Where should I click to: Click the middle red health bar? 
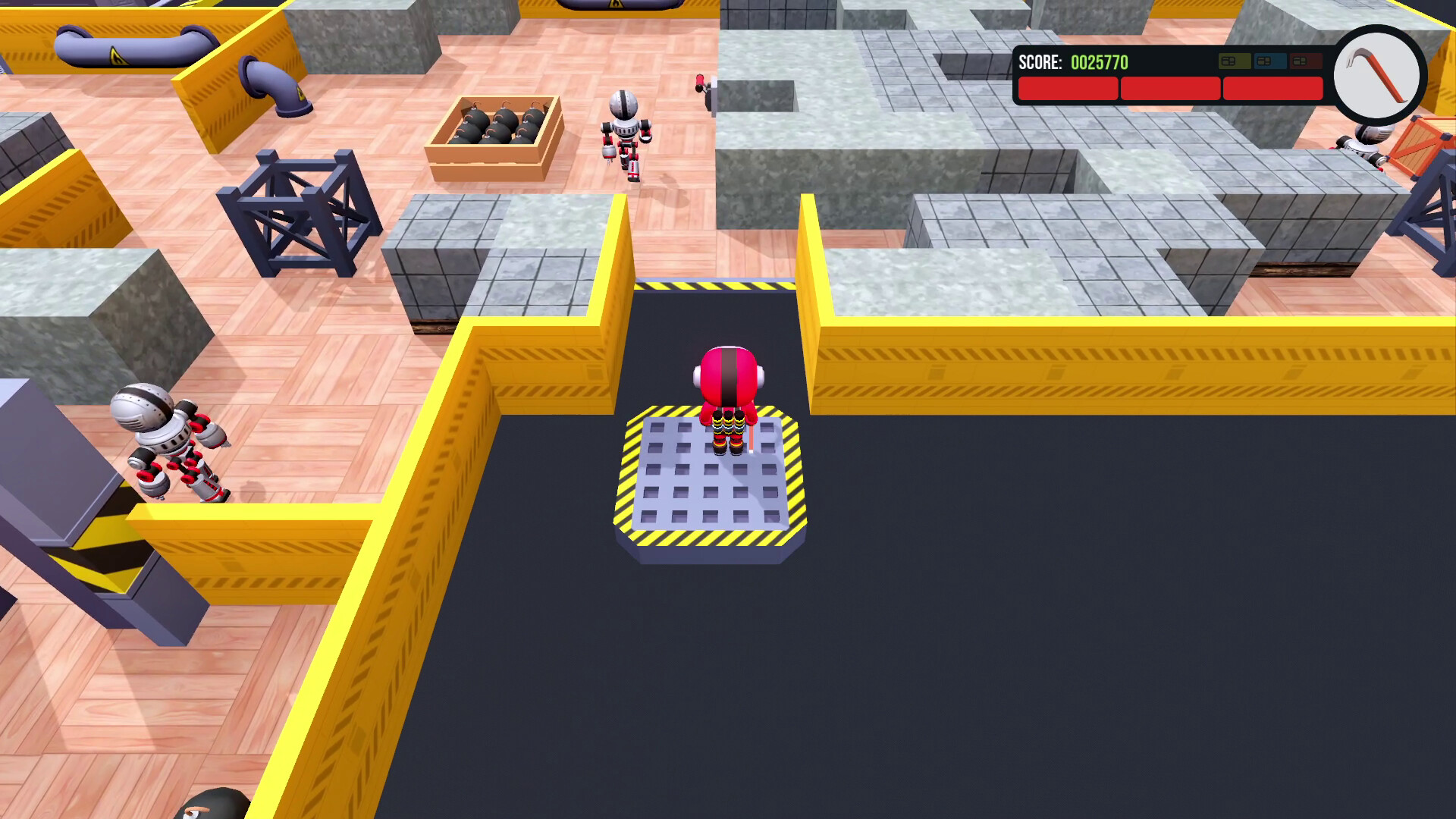point(1171,88)
